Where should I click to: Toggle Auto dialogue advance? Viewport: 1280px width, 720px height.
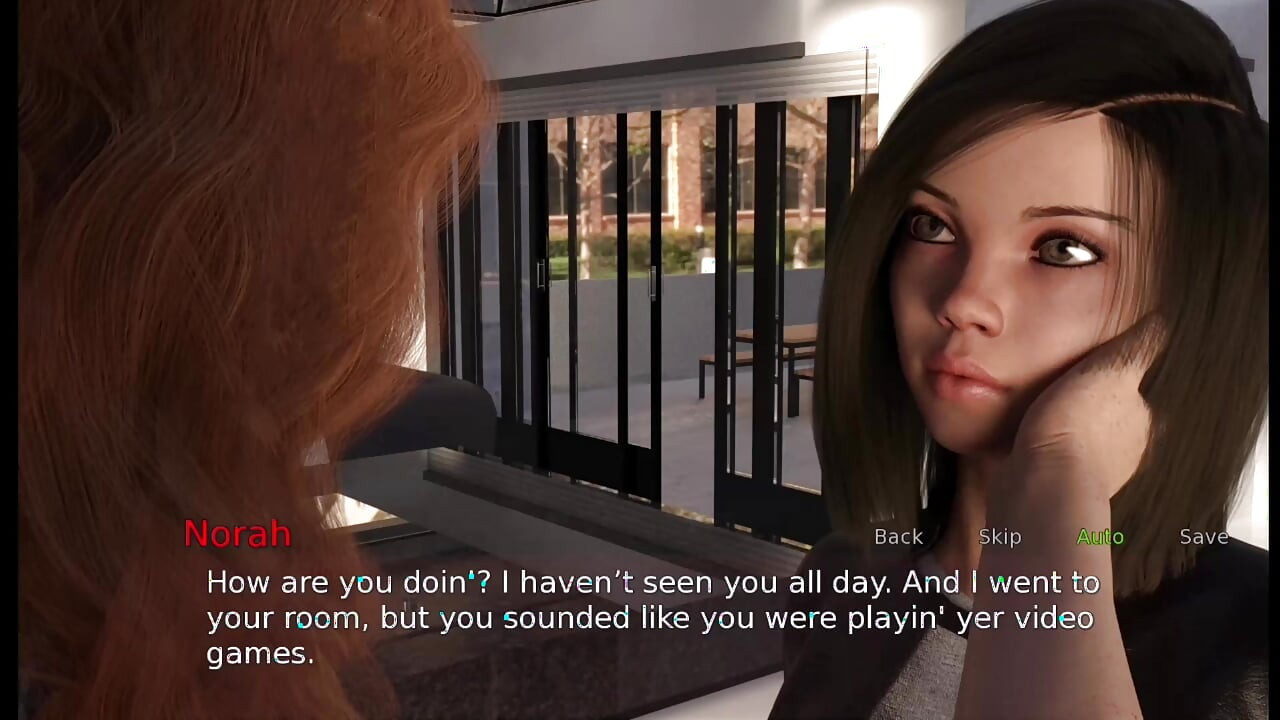1100,537
